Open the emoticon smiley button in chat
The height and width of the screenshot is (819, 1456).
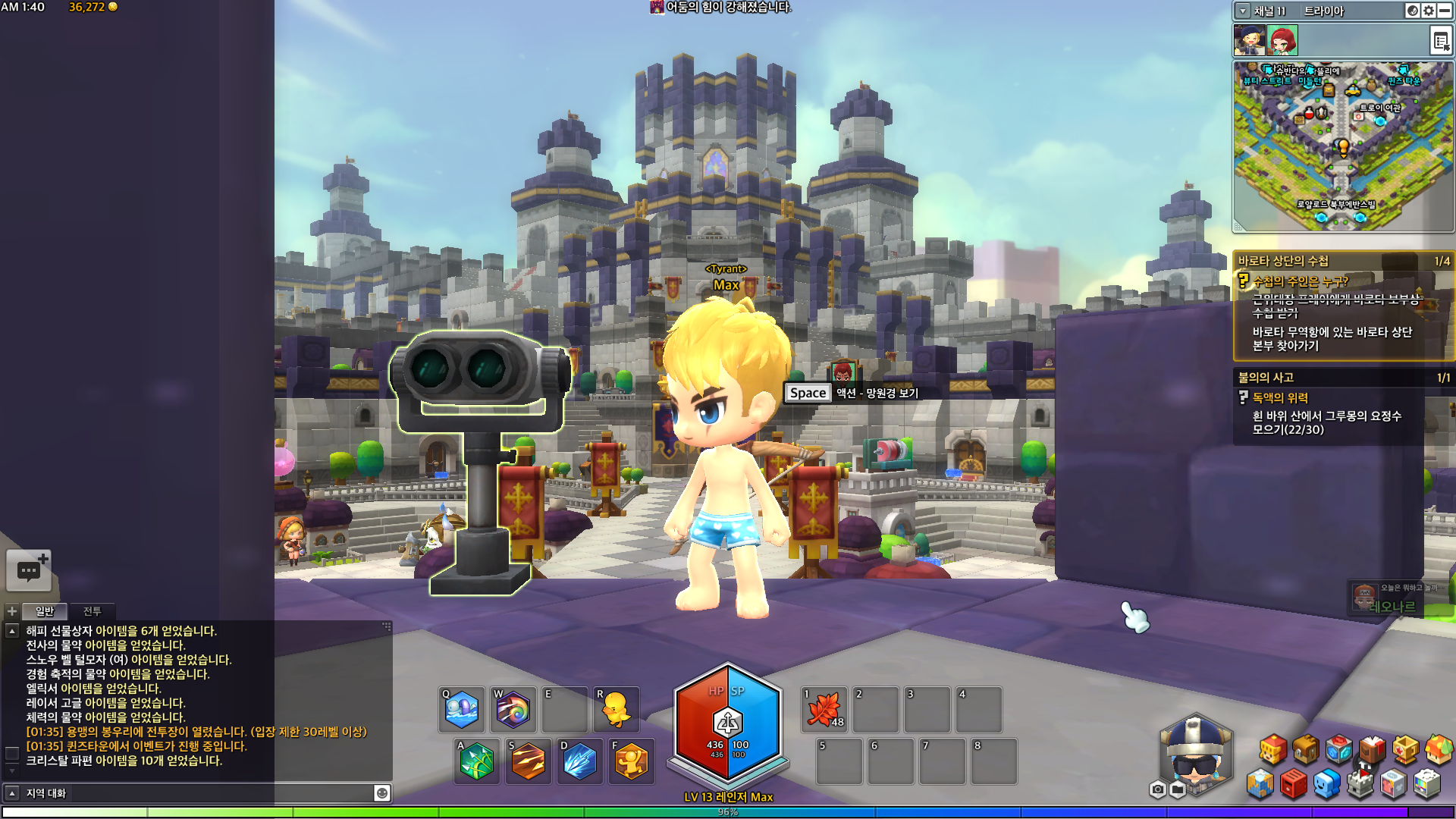point(382,793)
